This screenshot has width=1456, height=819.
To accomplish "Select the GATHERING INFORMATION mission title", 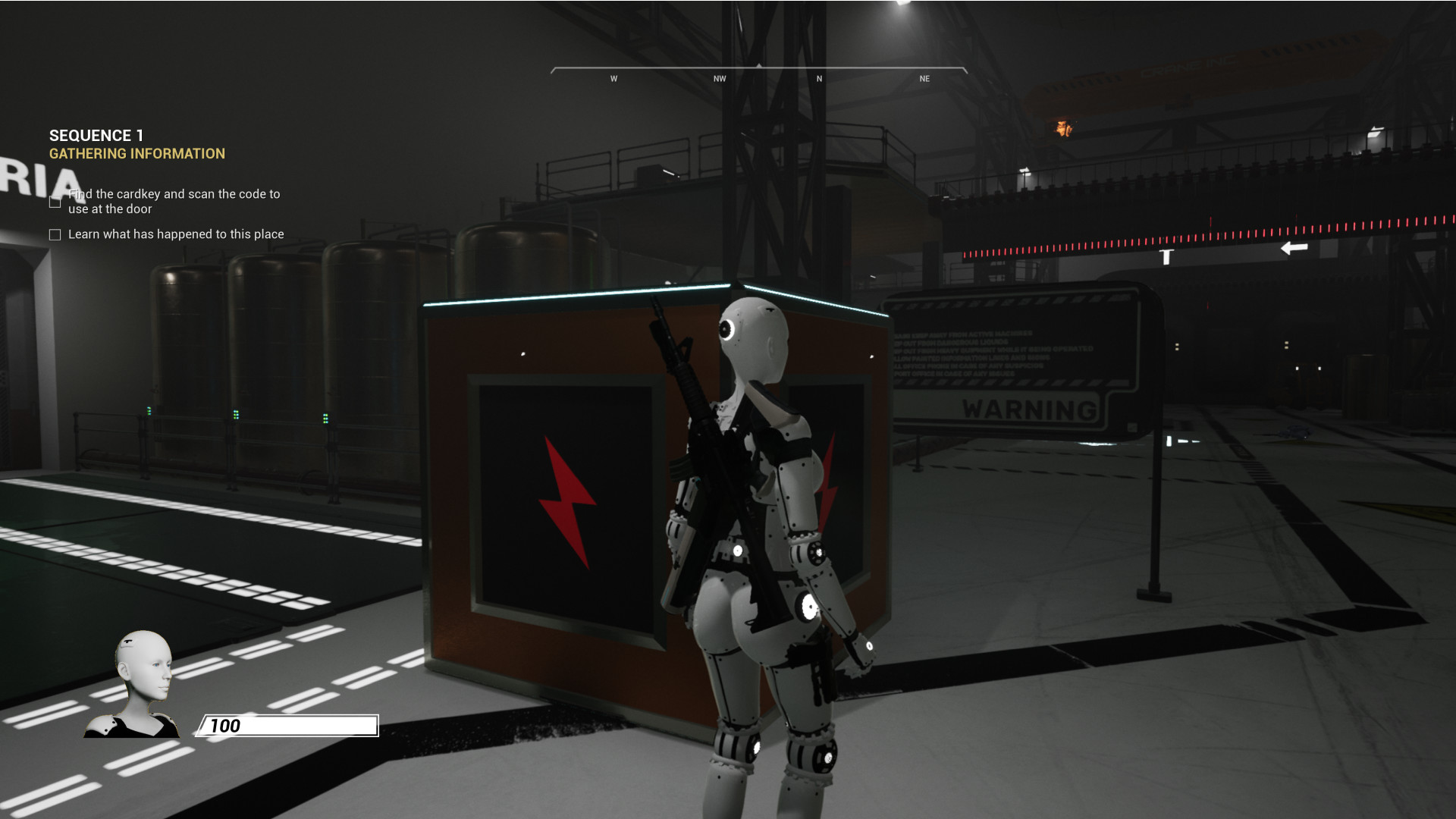I will pyautogui.click(x=137, y=154).
